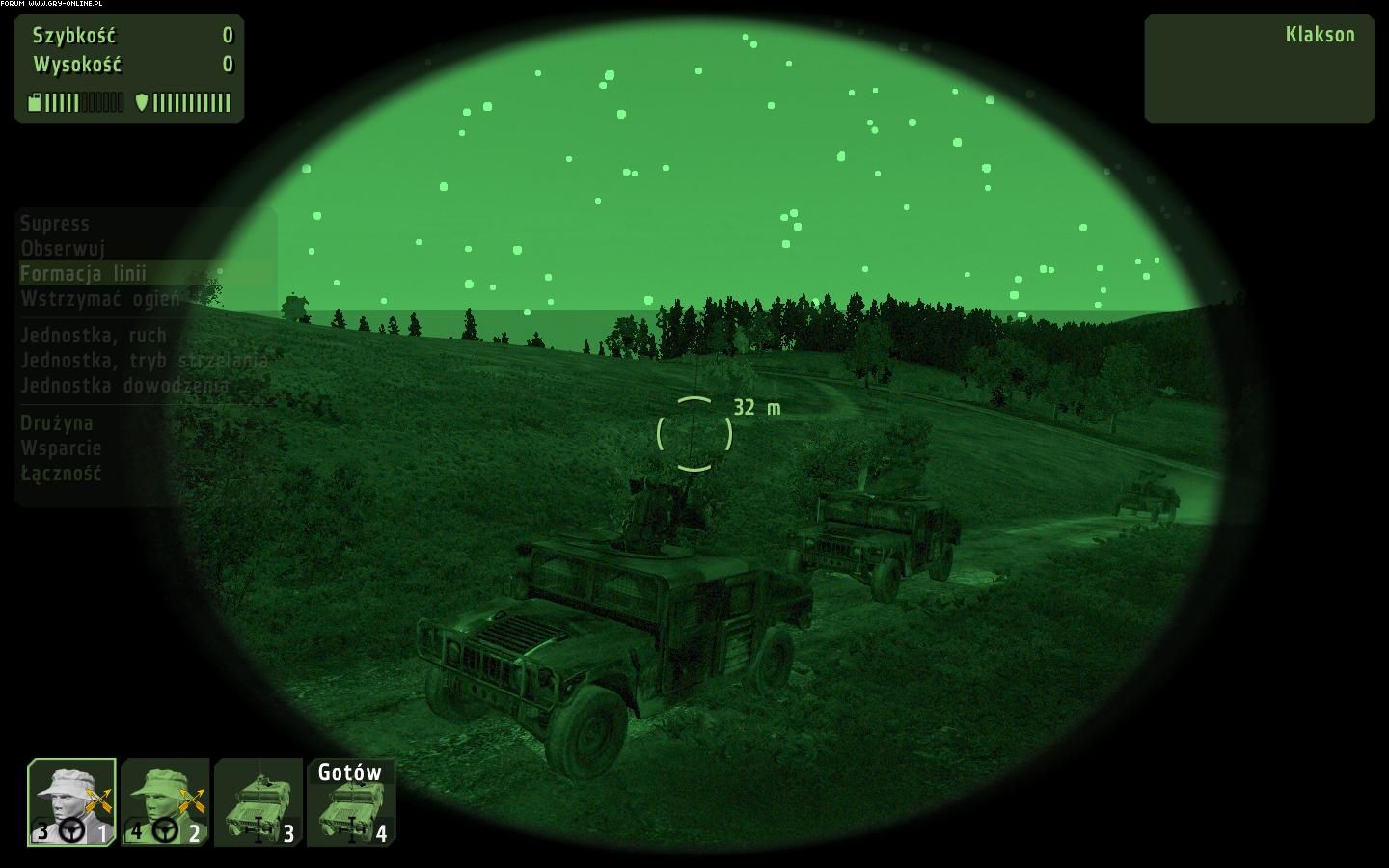The height and width of the screenshot is (868, 1389).
Task: Open the Wsparcie menu
Action: pos(62,448)
